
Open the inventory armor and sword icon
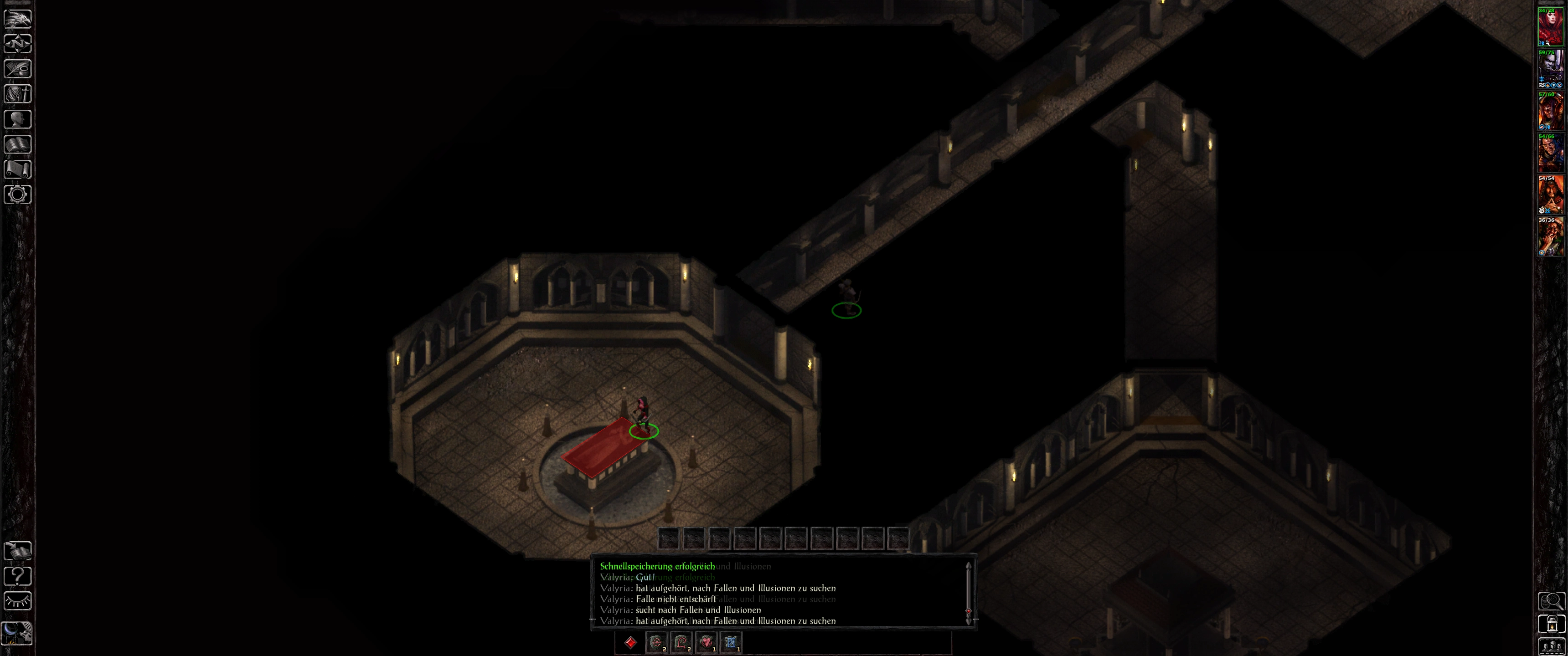click(x=18, y=94)
